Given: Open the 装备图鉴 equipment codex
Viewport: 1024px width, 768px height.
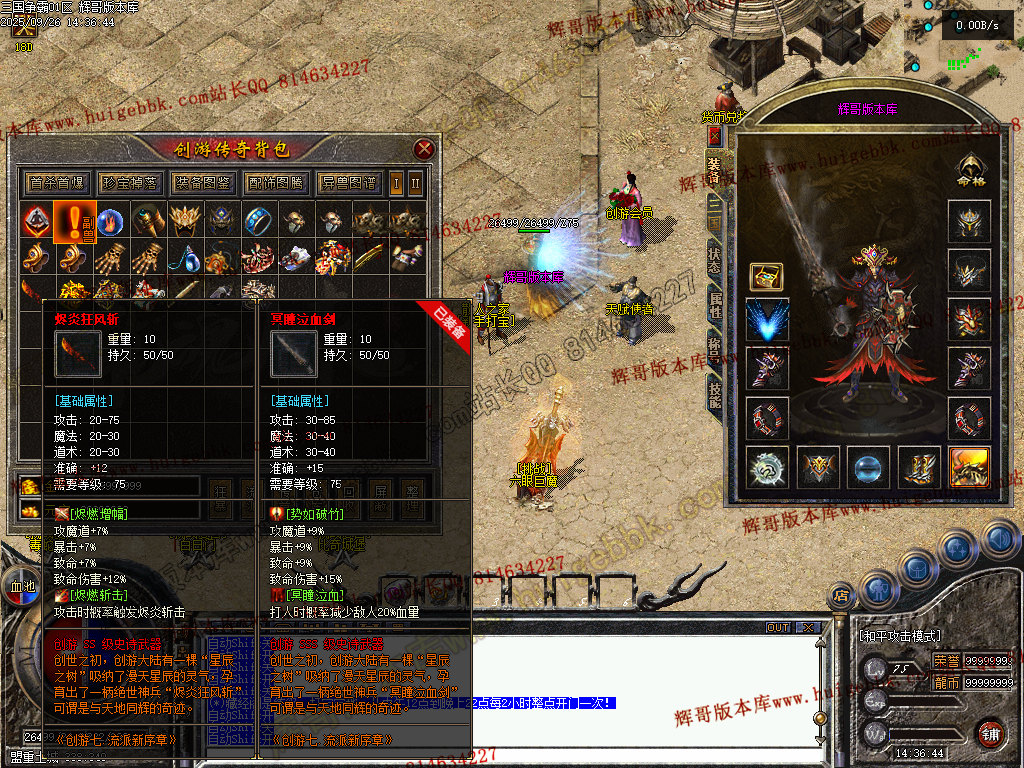Looking at the screenshot, I should pos(203,183).
